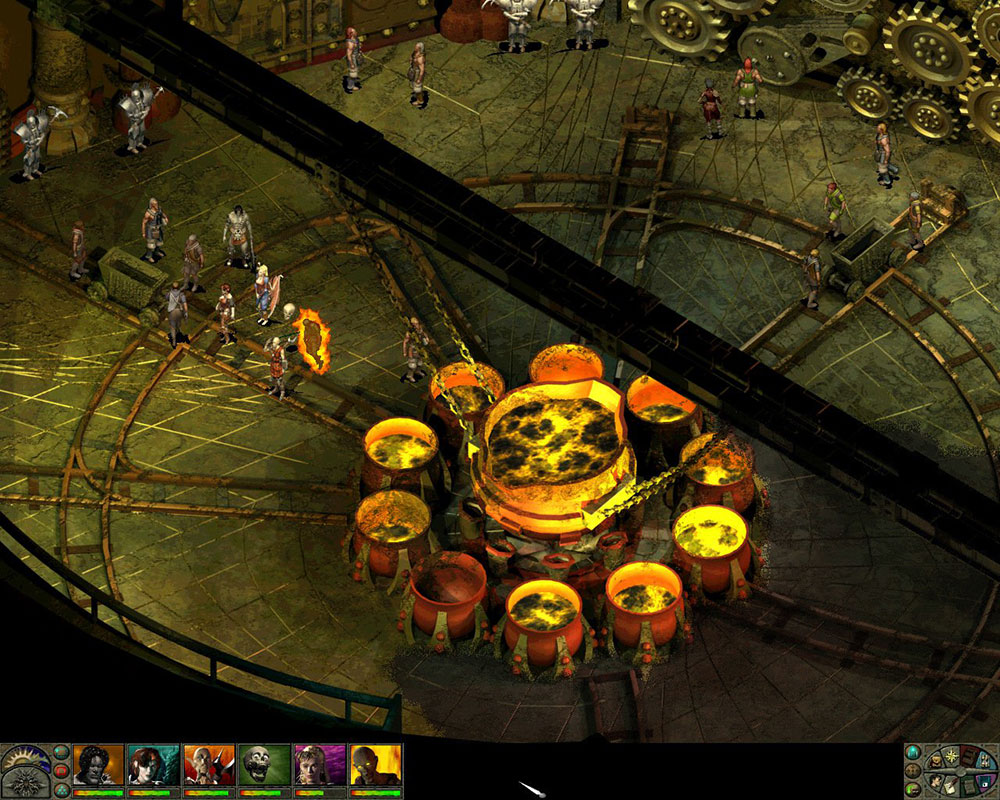
Task: Select the red-haired woman's portrait
Action: tap(154, 765)
